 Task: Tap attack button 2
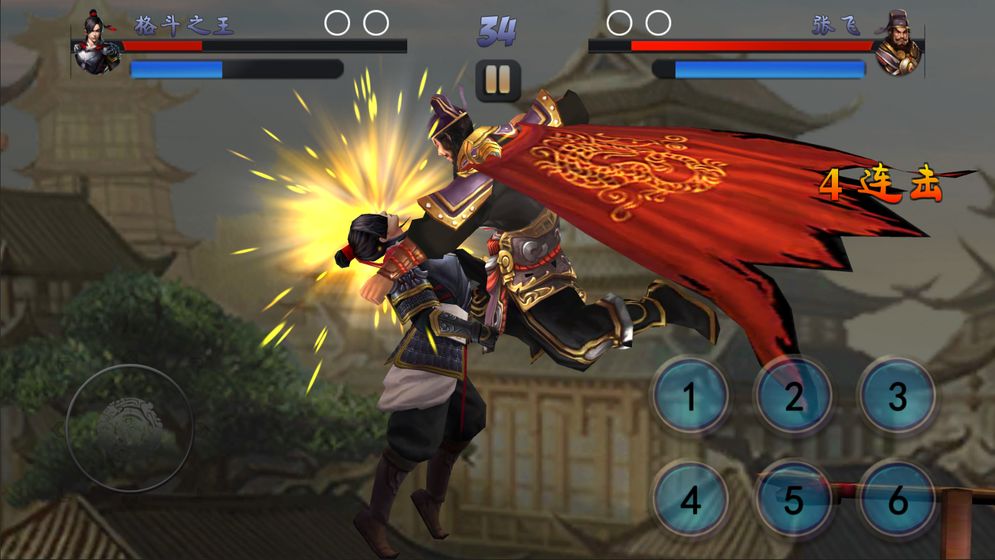pos(794,397)
